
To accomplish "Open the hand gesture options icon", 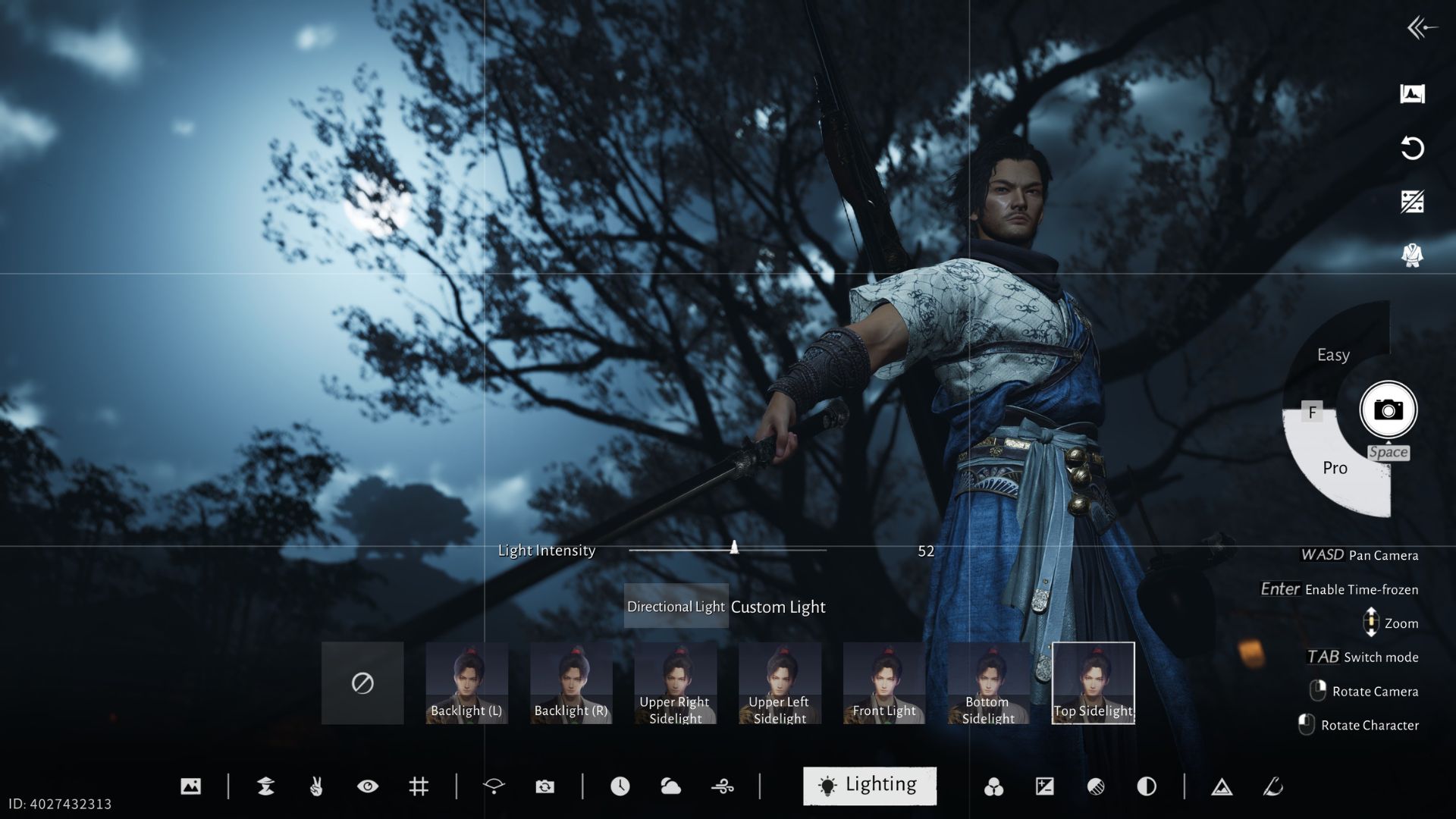I will [316, 786].
